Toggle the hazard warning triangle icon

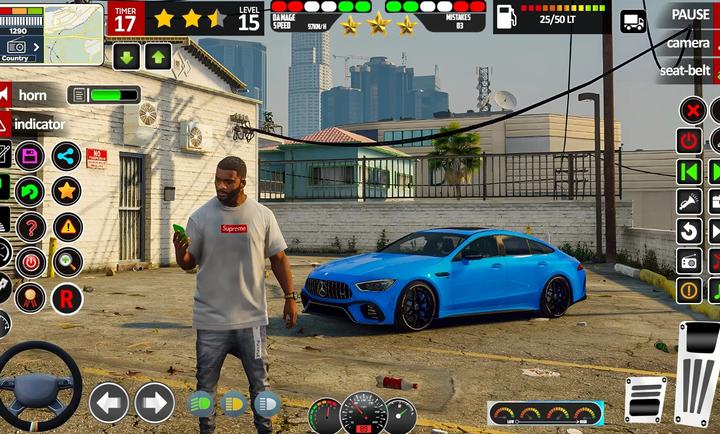[x=67, y=227]
